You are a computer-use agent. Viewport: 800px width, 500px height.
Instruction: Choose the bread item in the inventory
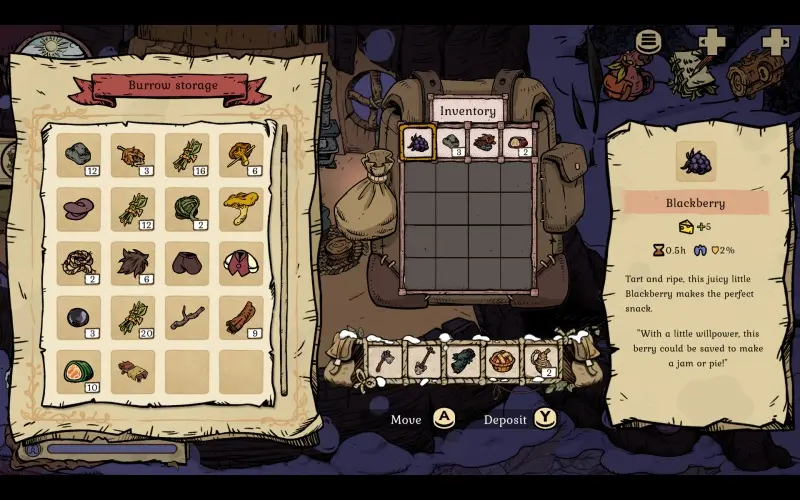pos(517,142)
